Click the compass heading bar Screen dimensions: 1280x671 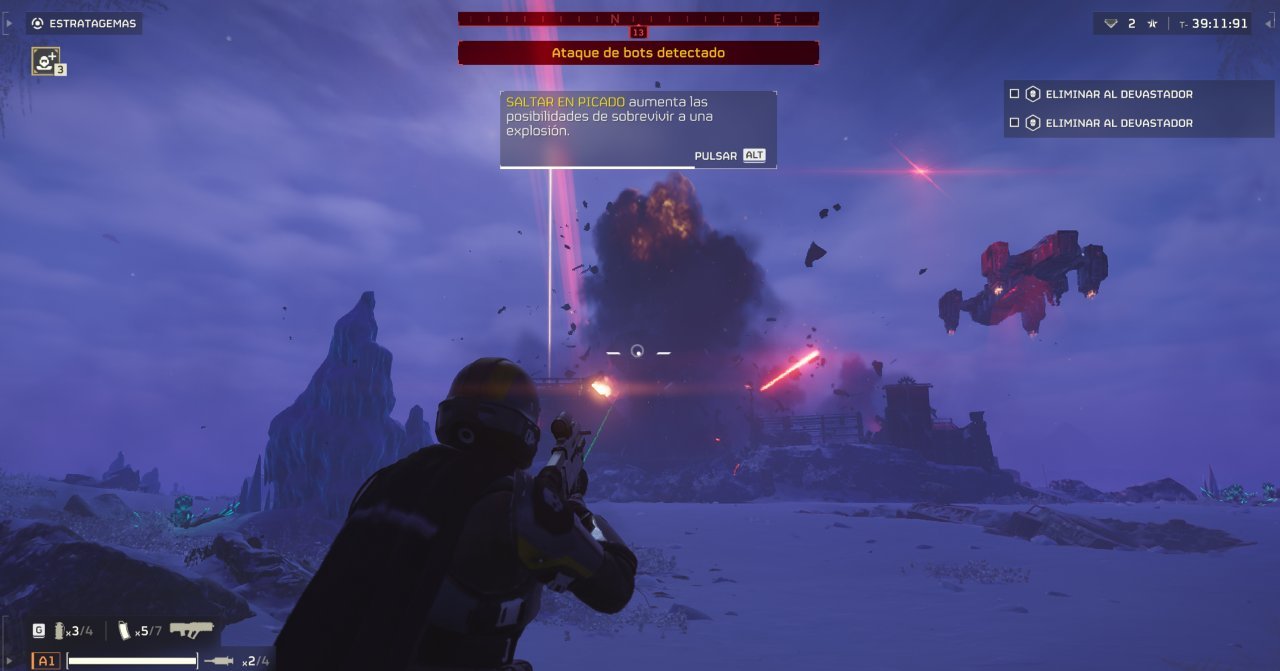(638, 18)
